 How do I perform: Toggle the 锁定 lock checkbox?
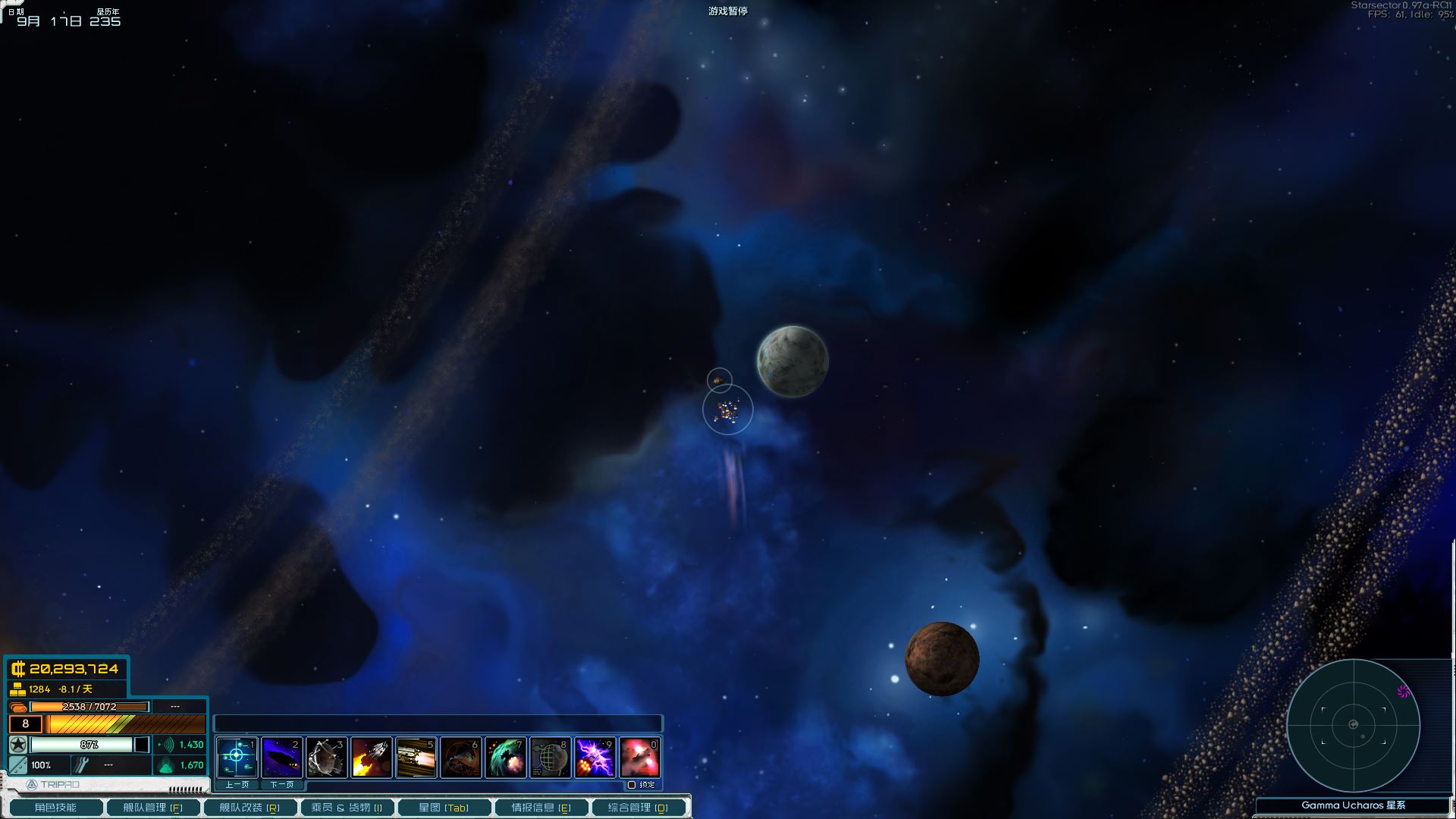632,785
